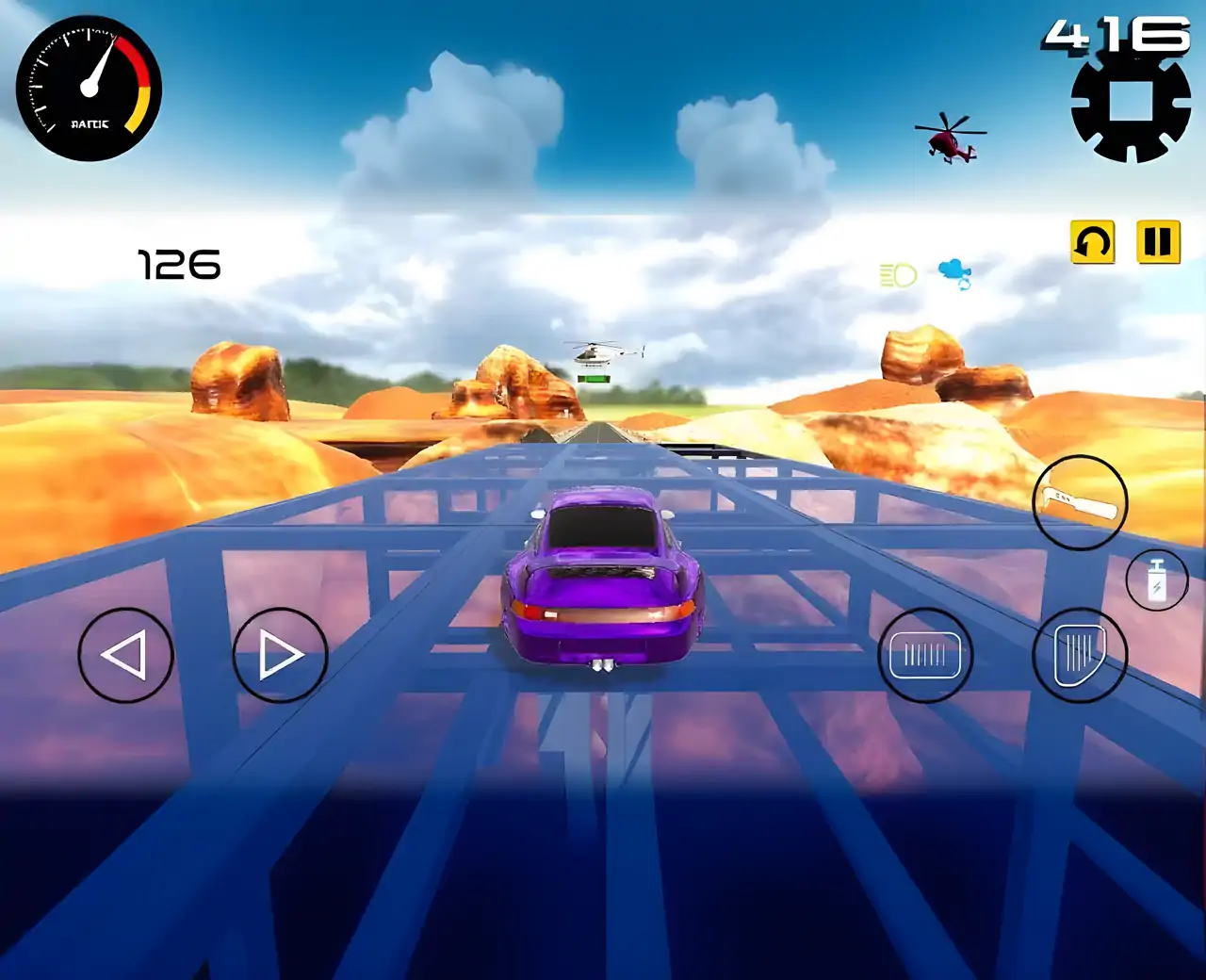Restart using the yellow circular arrow button
Image resolution: width=1206 pixels, height=980 pixels.
(x=1093, y=242)
